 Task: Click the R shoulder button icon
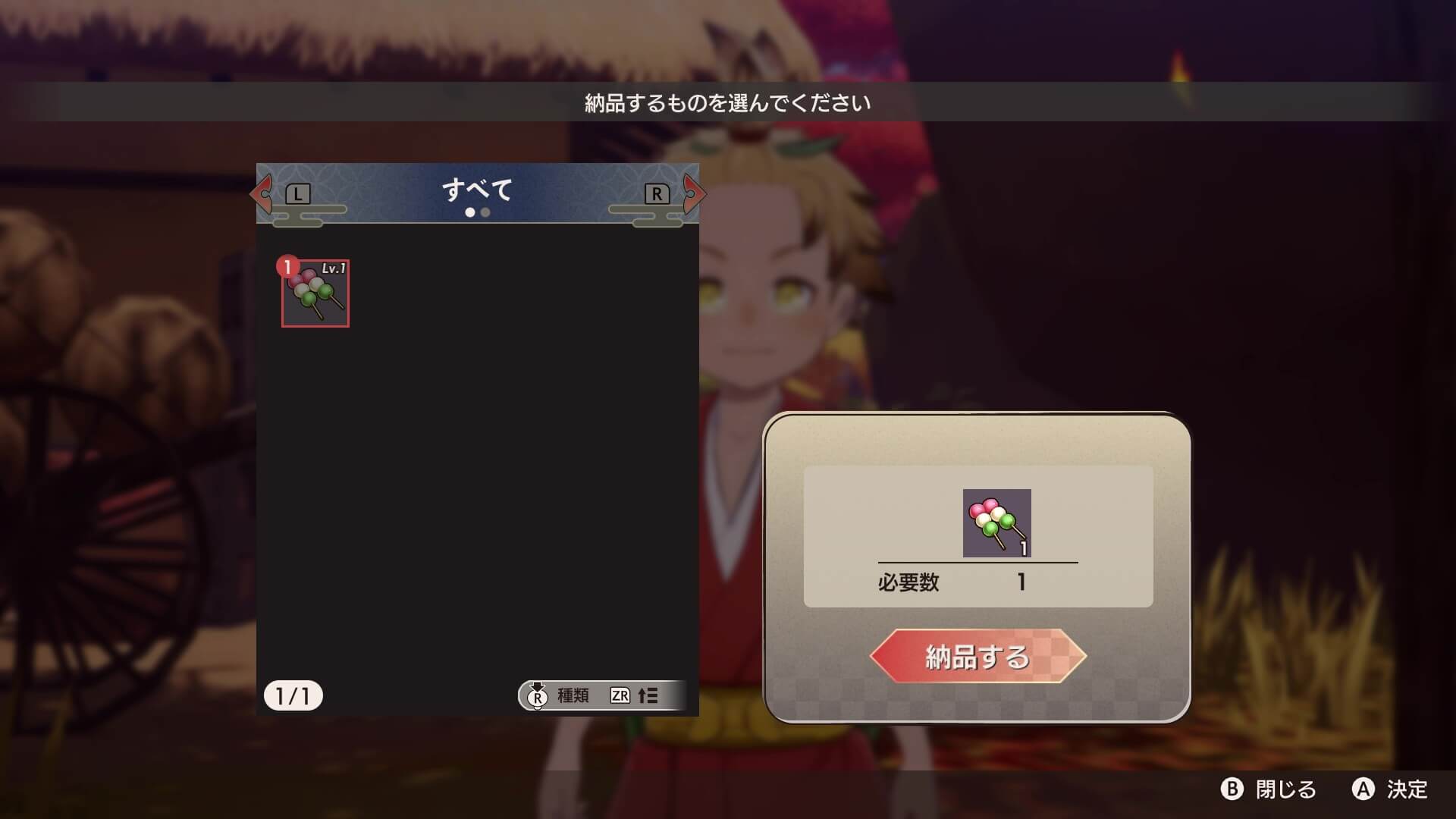[657, 193]
